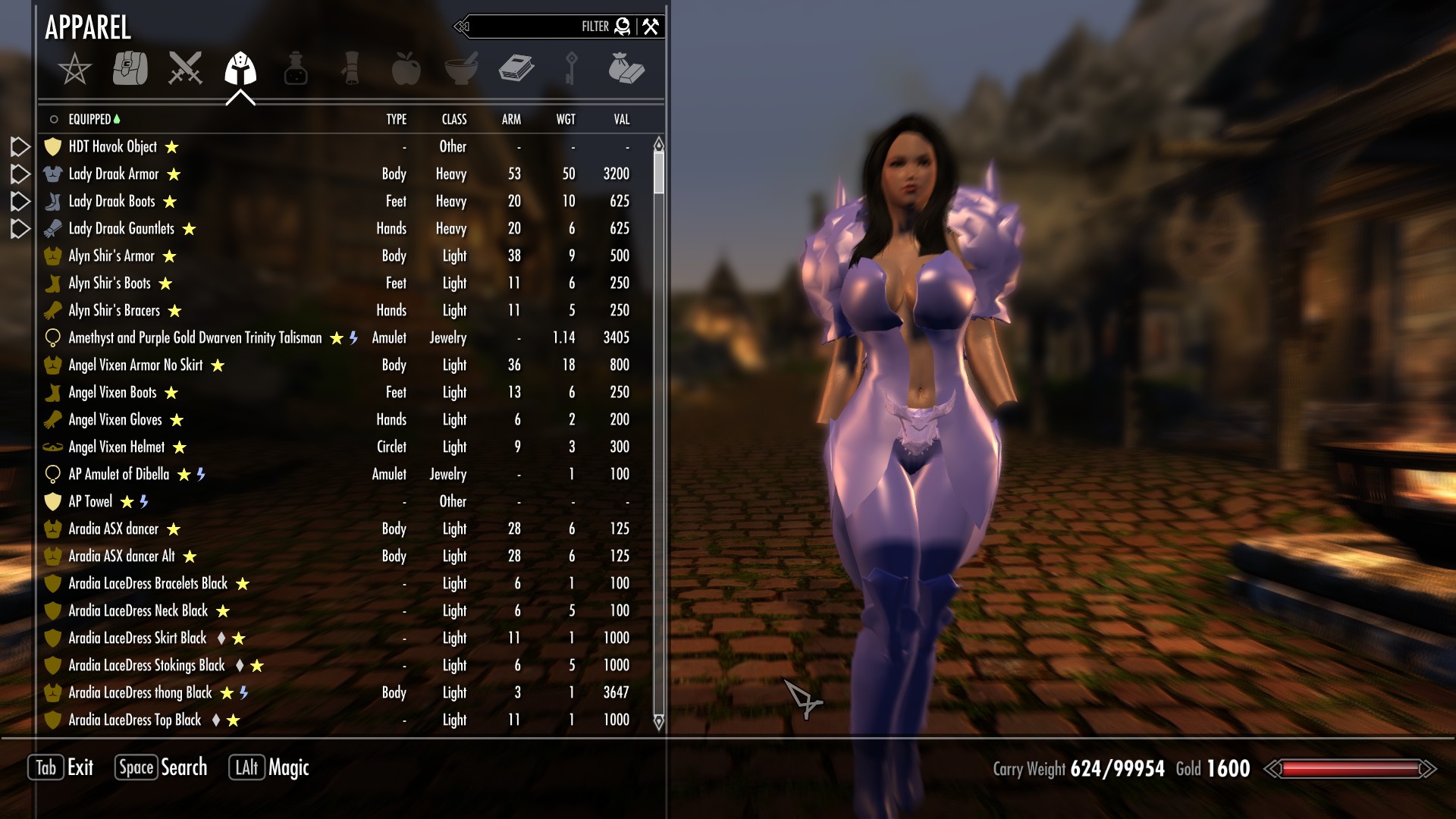Click the scroll-down arrow of the item list
Screen dimensions: 1456x819
pos(658,722)
